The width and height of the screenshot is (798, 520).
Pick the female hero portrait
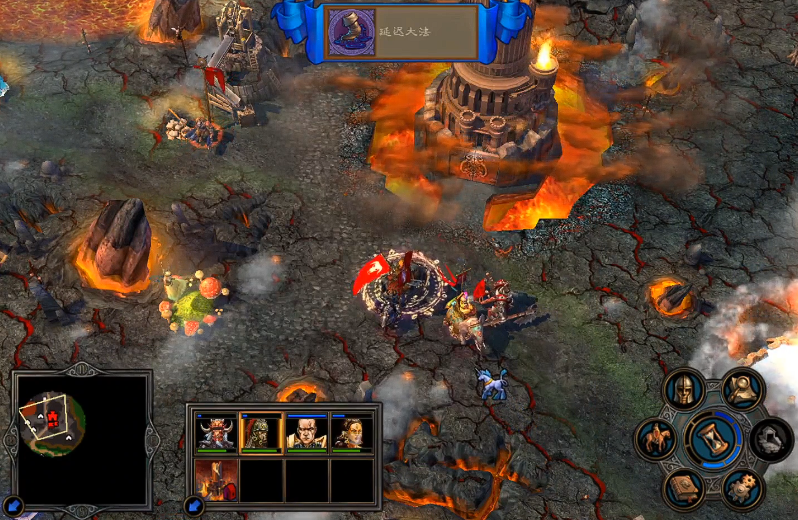pyautogui.click(x=352, y=431)
